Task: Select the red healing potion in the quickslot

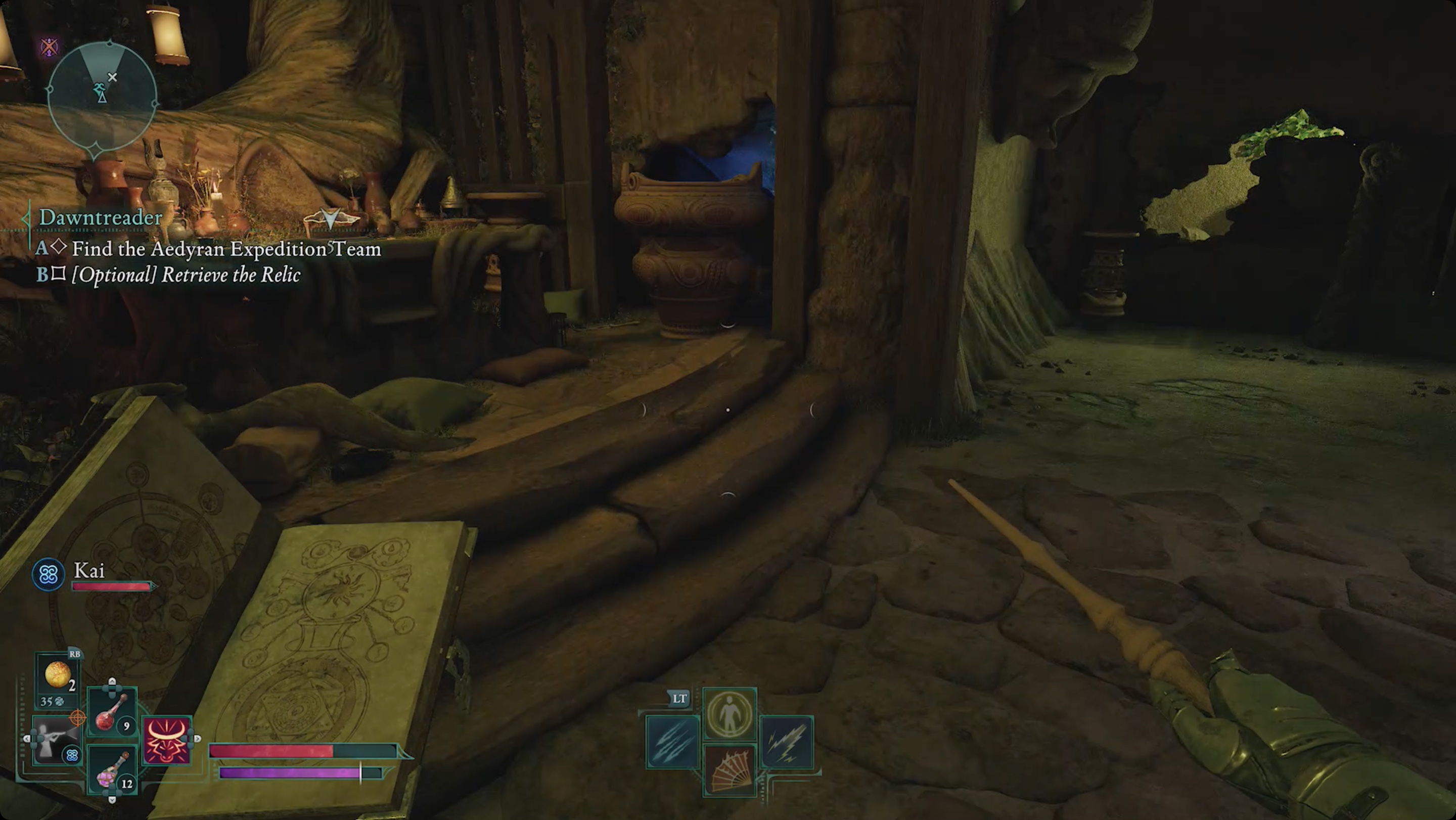Action: pyautogui.click(x=107, y=714)
